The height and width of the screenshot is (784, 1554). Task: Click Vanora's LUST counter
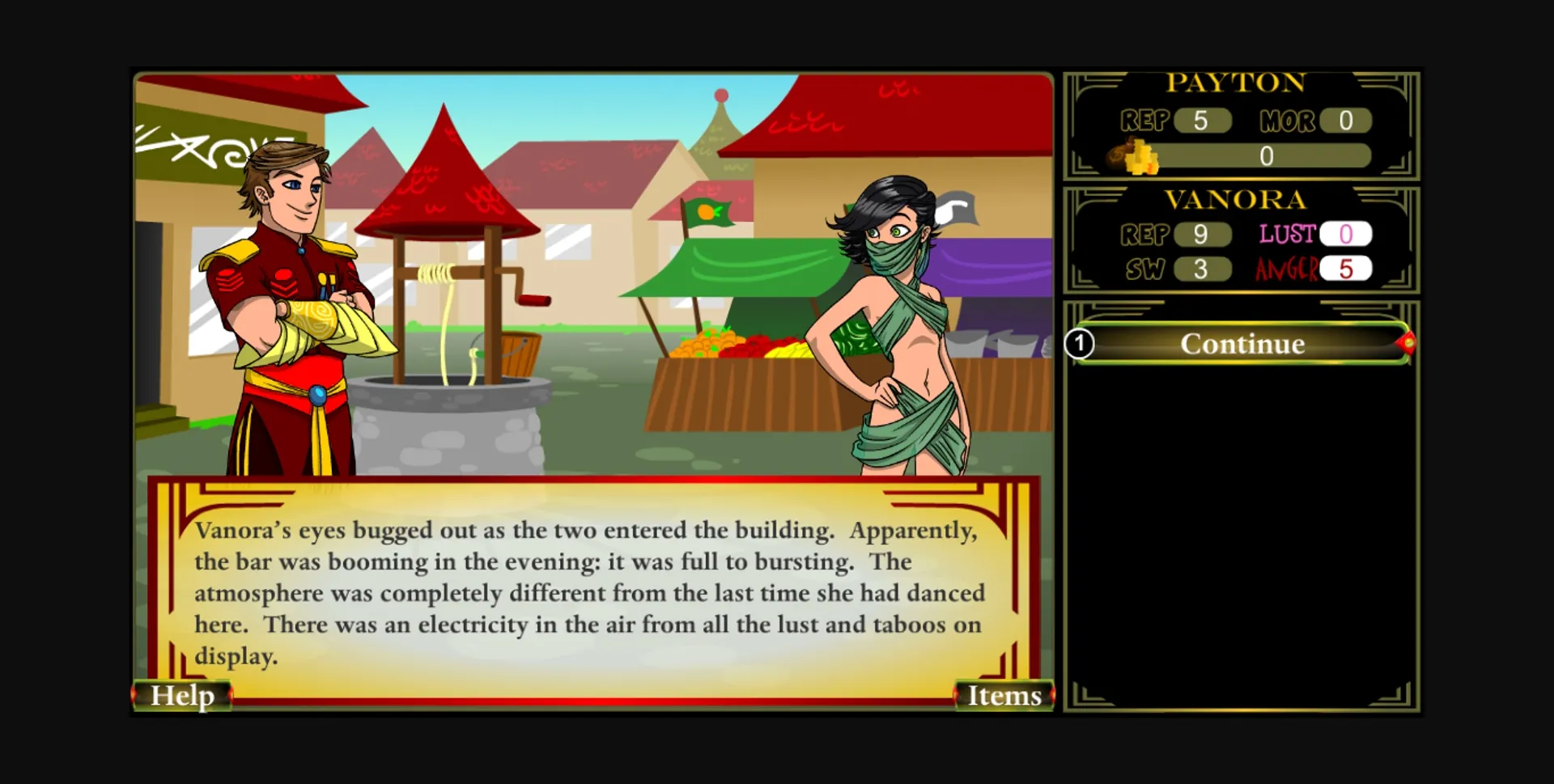pyautogui.click(x=1345, y=234)
